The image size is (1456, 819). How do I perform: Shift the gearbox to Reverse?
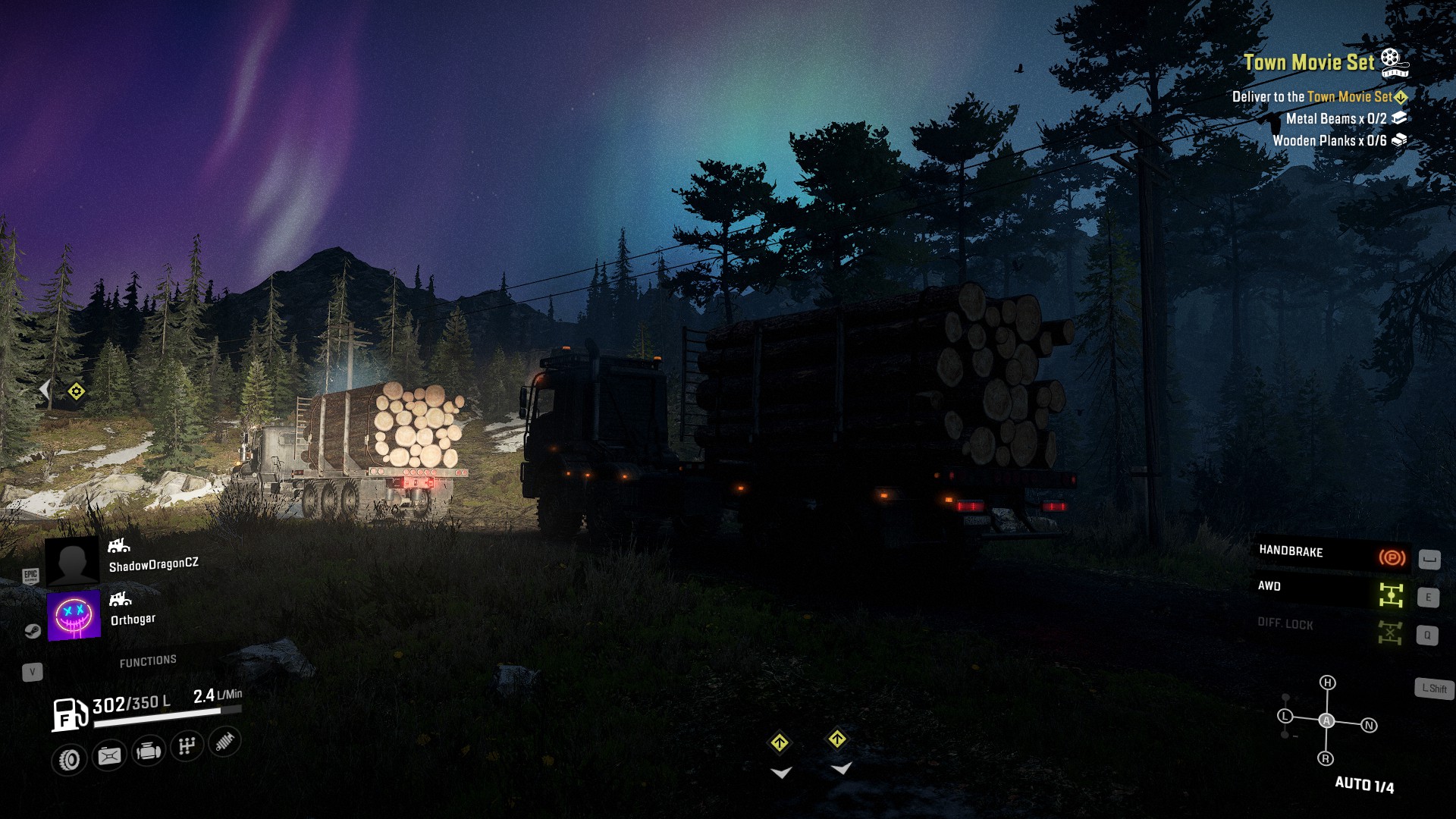pos(1326,758)
